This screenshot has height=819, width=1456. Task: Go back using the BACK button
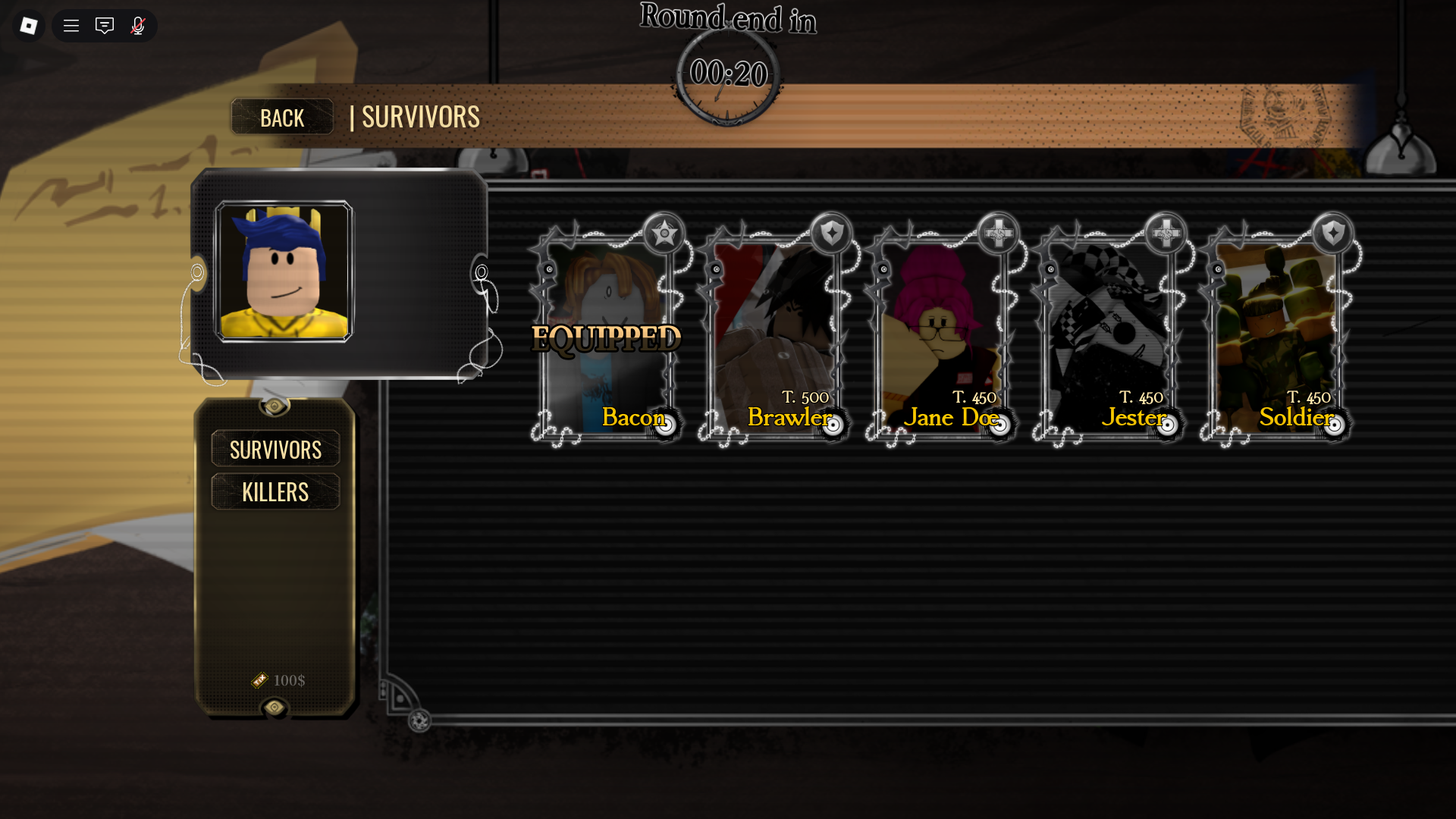pyautogui.click(x=282, y=118)
